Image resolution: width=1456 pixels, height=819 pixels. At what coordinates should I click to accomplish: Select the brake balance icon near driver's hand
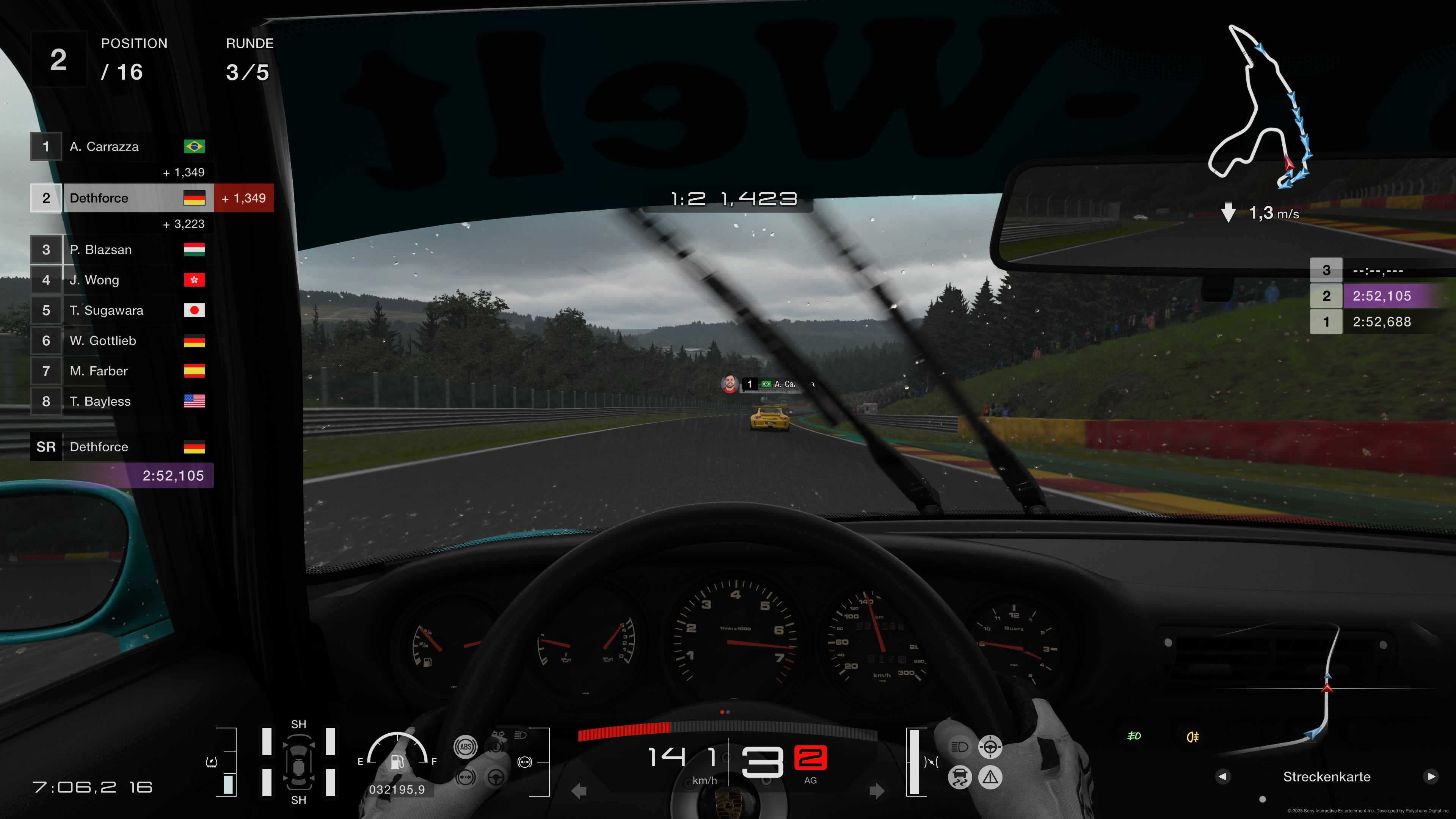(466, 778)
